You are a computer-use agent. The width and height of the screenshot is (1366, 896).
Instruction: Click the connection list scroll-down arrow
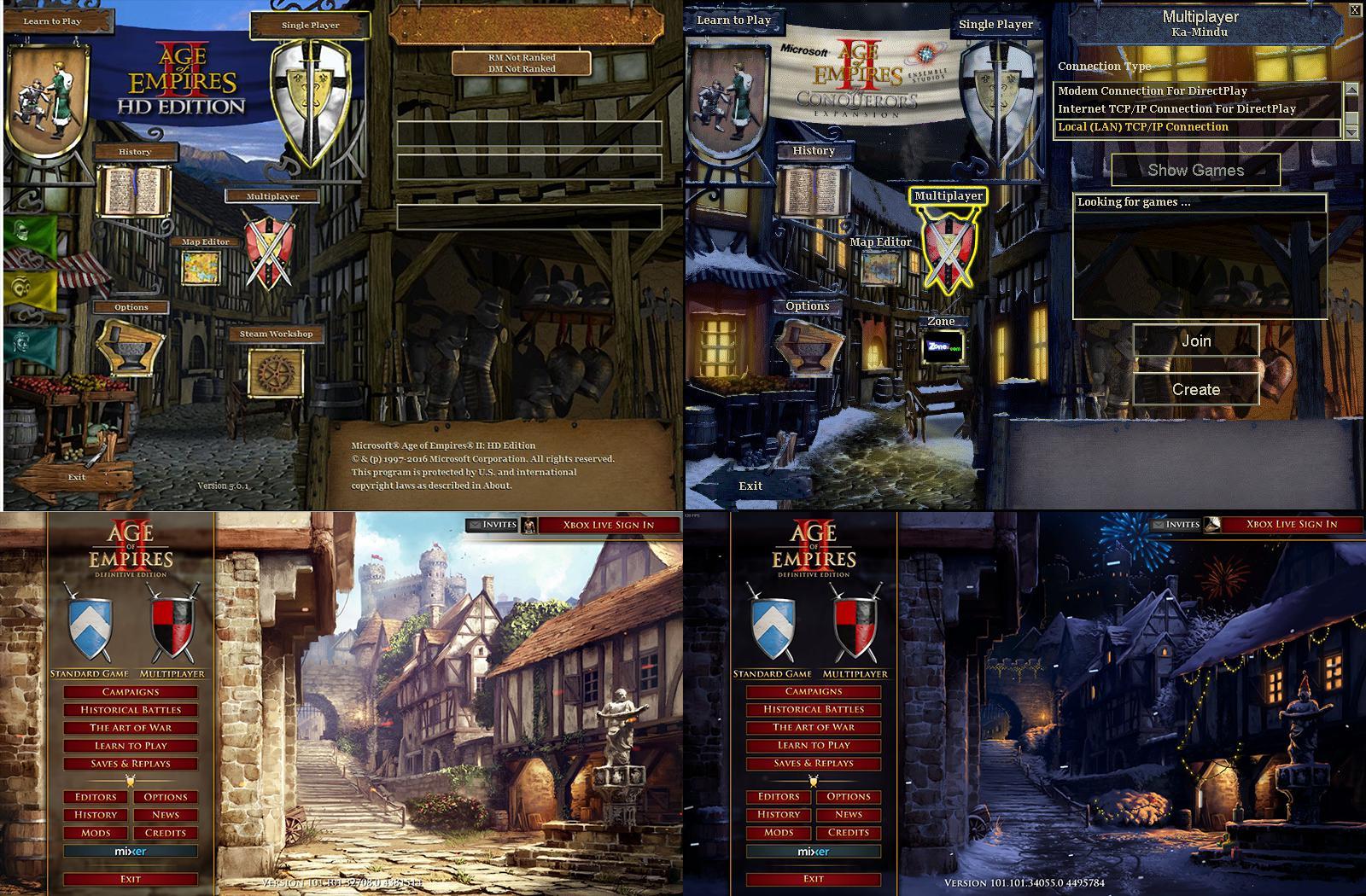pos(1351,130)
